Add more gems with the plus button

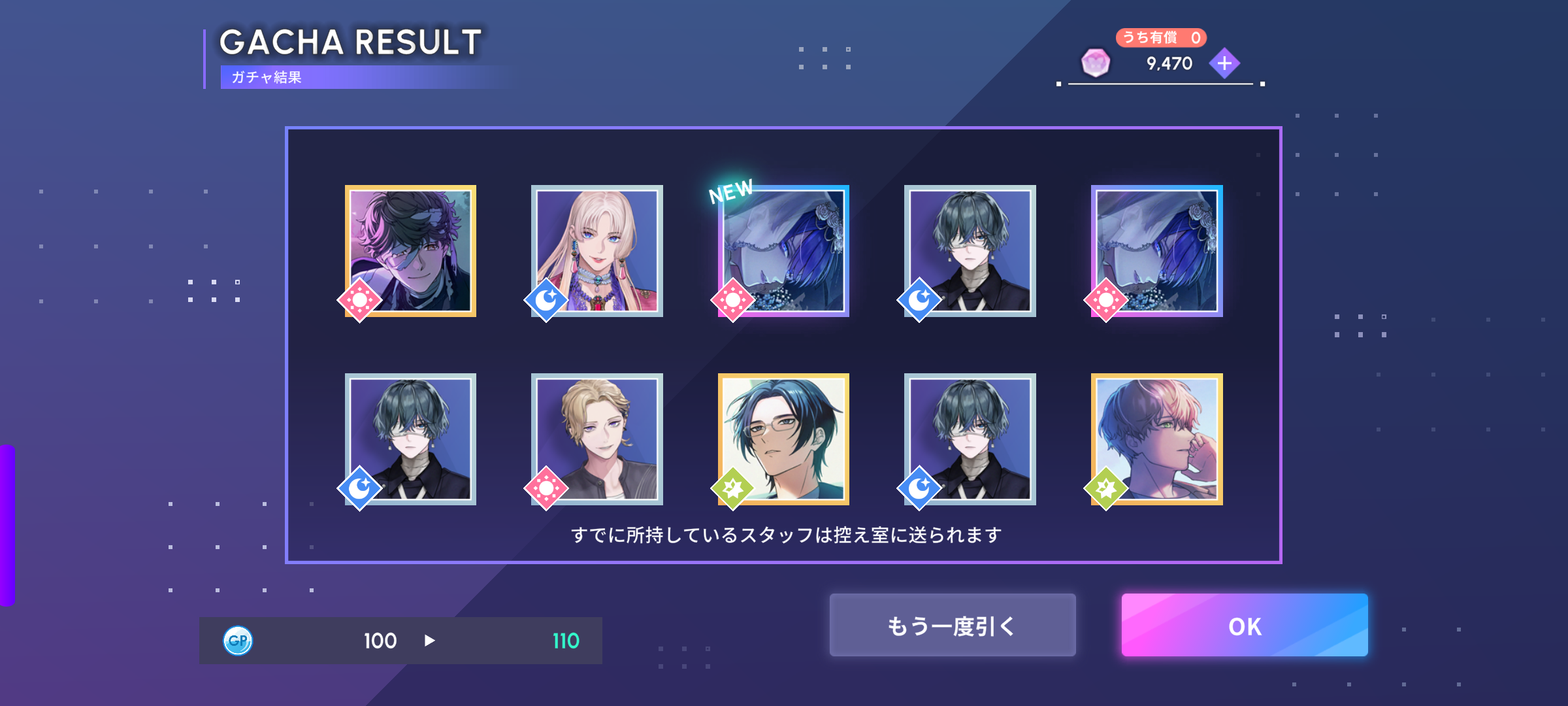pos(1224,63)
